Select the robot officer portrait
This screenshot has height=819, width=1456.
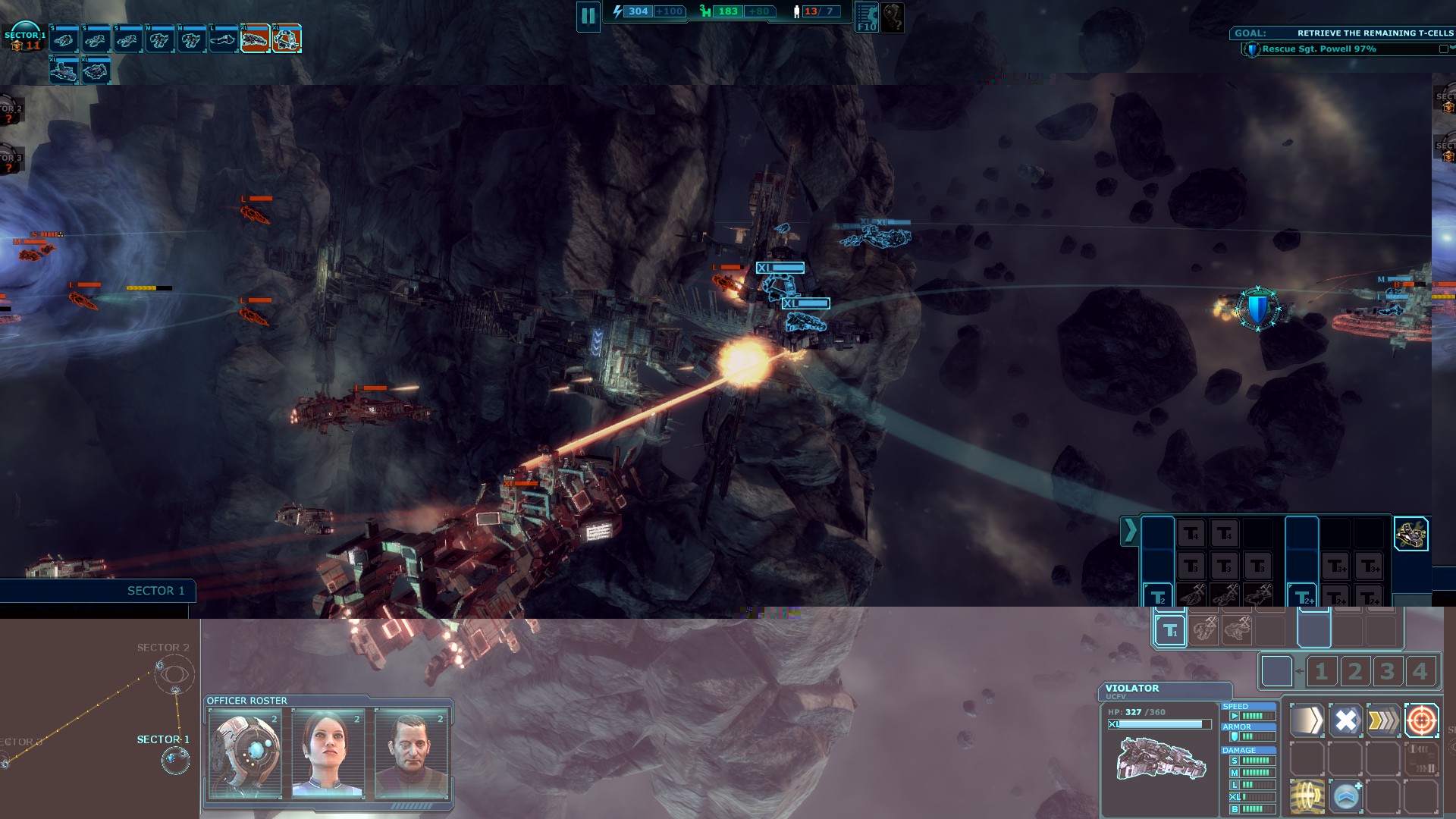[x=245, y=753]
